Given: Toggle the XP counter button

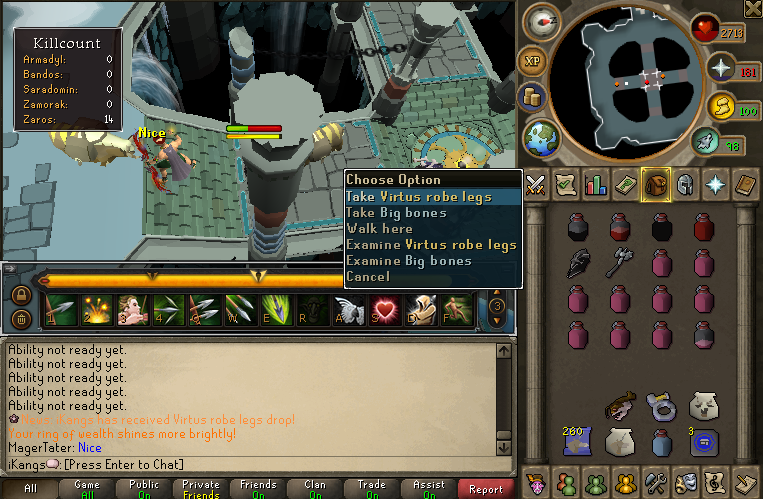Looking at the screenshot, I should (x=533, y=60).
